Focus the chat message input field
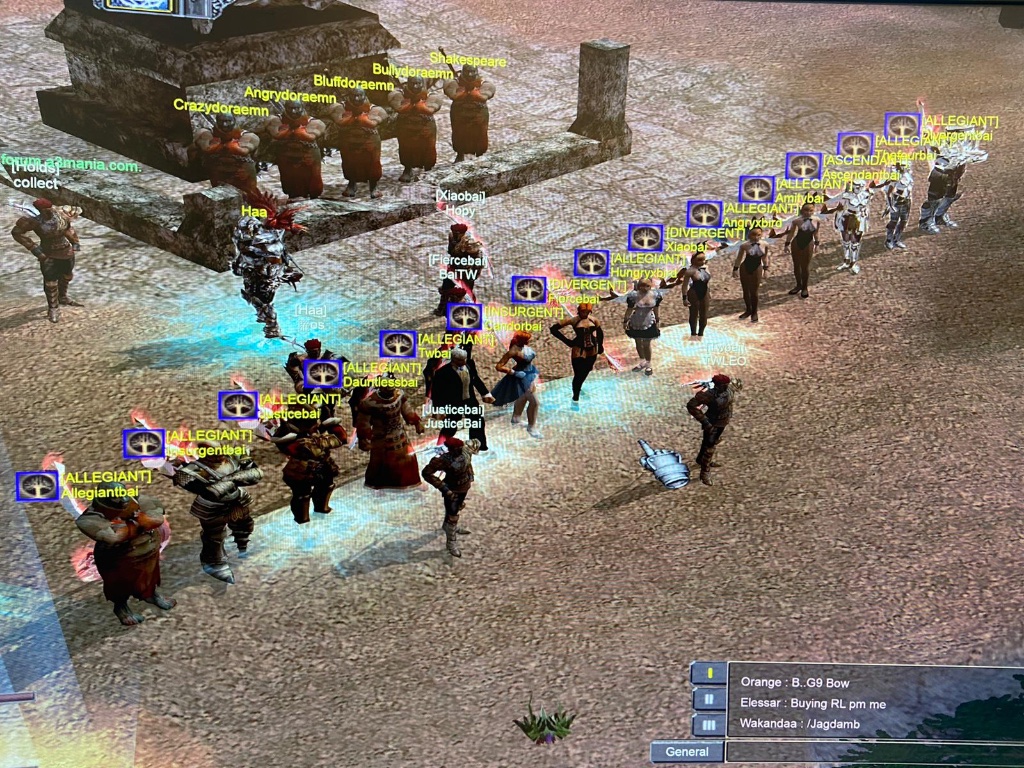Image resolution: width=1024 pixels, height=768 pixels. pyautogui.click(x=870, y=752)
